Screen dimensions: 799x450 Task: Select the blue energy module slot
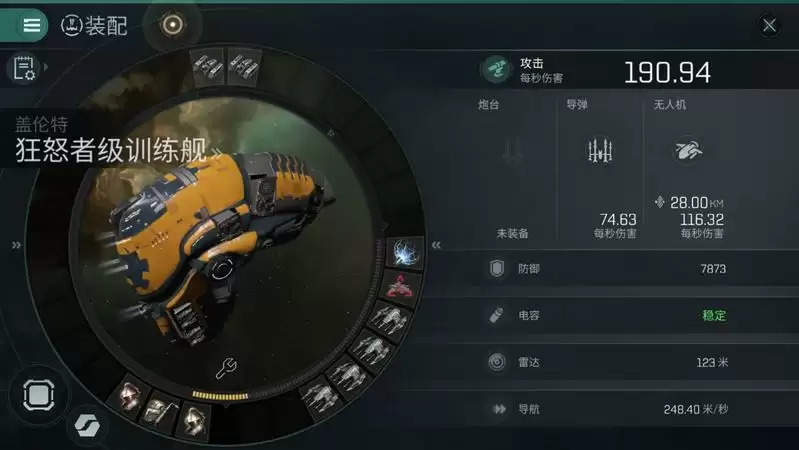tap(405, 252)
